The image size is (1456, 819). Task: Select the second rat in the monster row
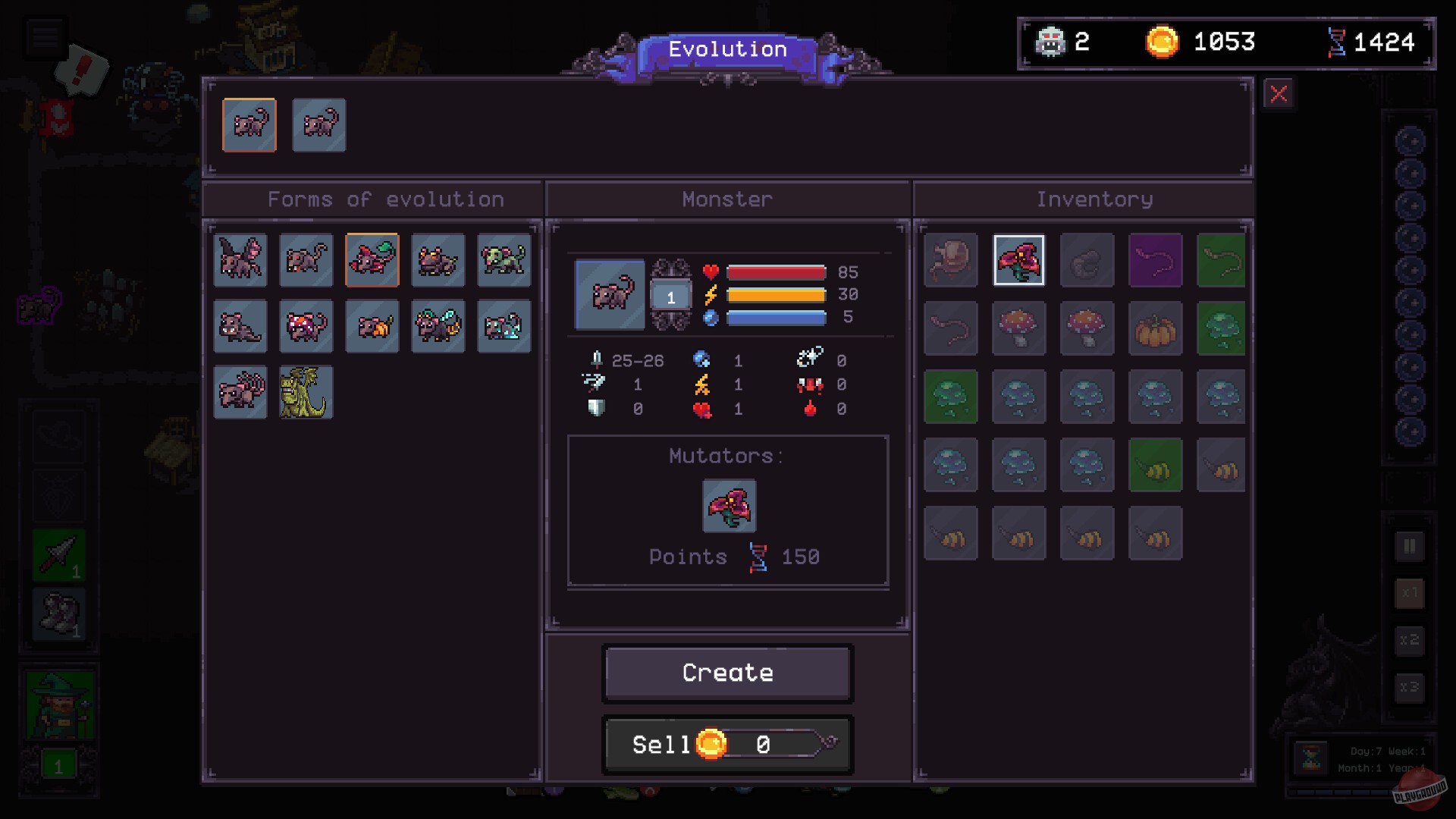(318, 125)
